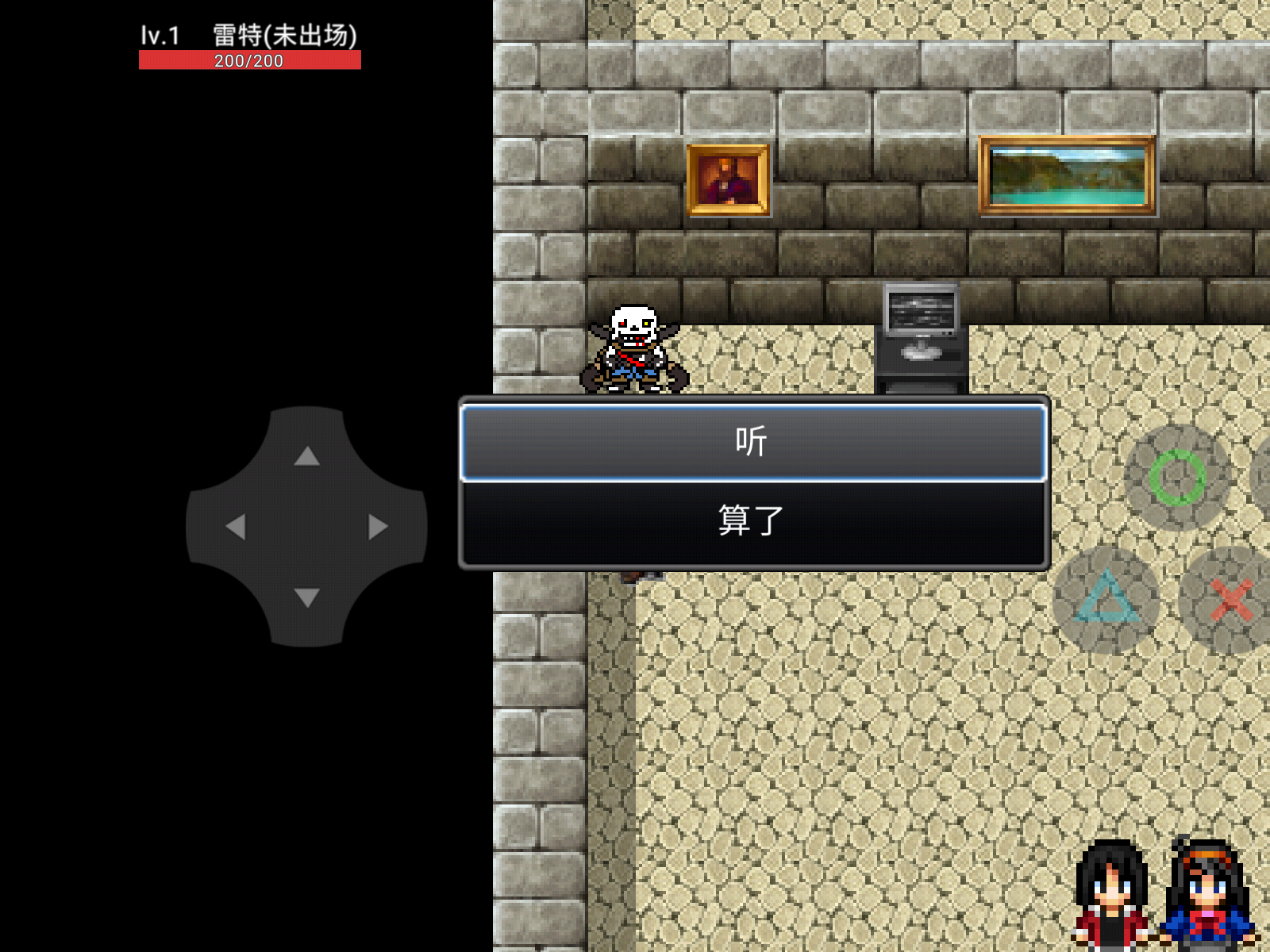This screenshot has width=1270, height=952.
Task: Choose the 听 dialogue option
Action: point(752,442)
